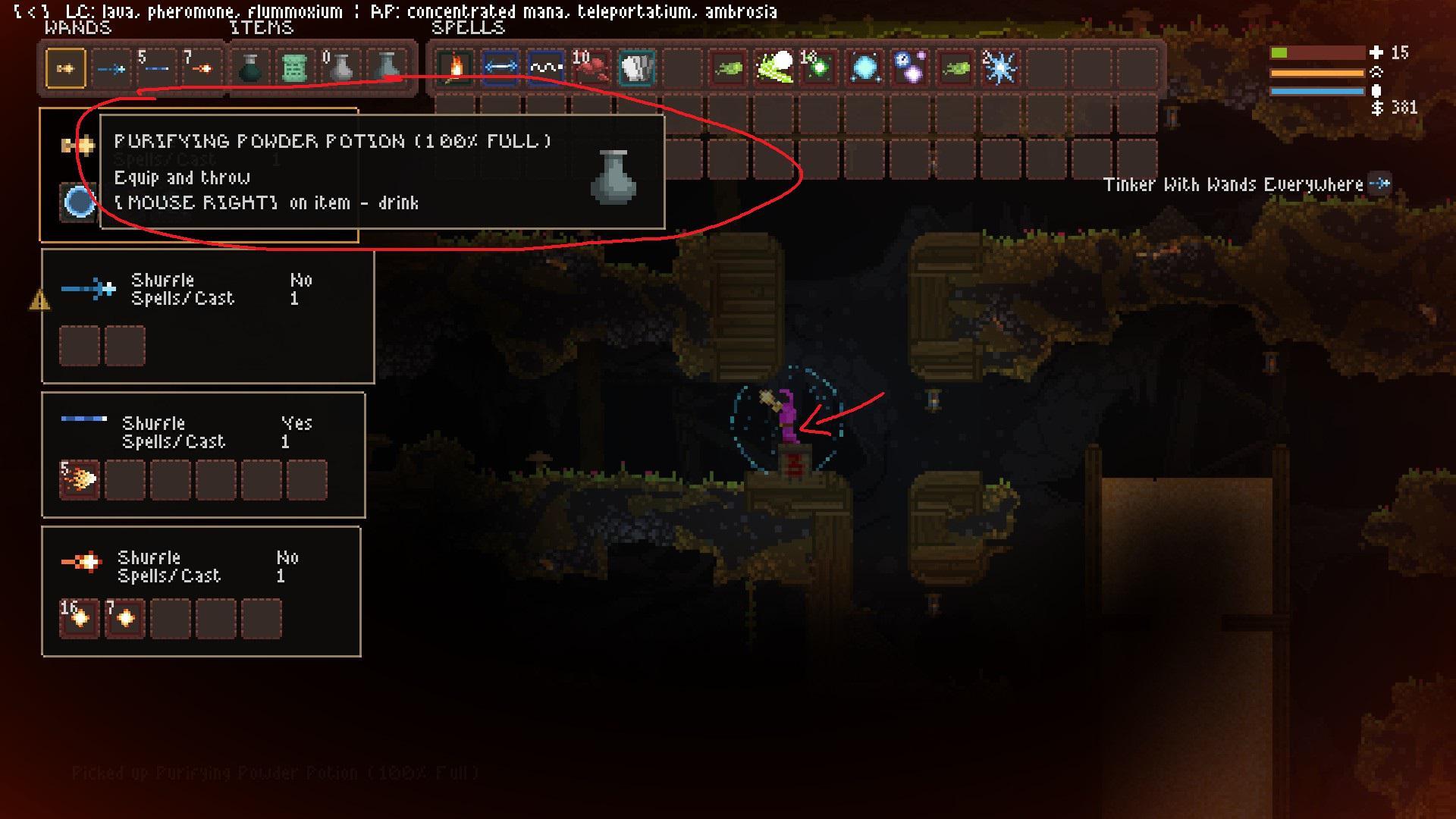Image resolution: width=1456 pixels, height=819 pixels.
Task: Select the fire bolt spell on the third wand
Action: pos(79,479)
